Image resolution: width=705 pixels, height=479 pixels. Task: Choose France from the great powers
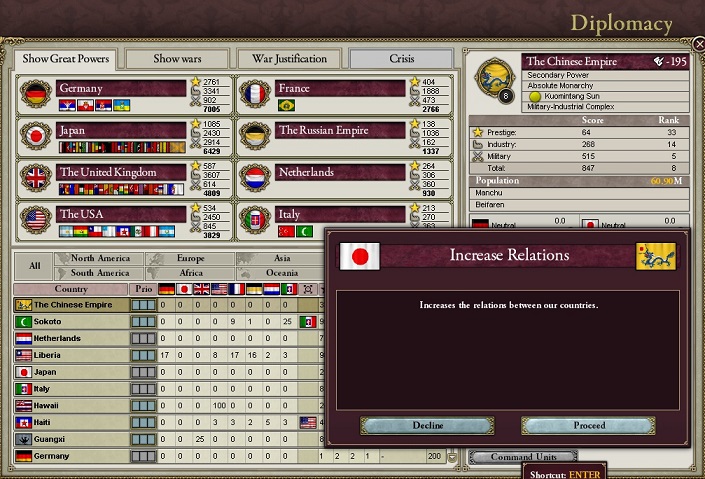[340, 88]
